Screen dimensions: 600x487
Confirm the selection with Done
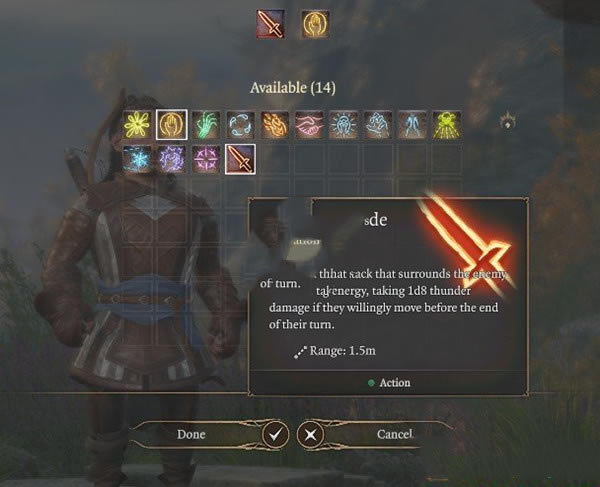point(191,434)
